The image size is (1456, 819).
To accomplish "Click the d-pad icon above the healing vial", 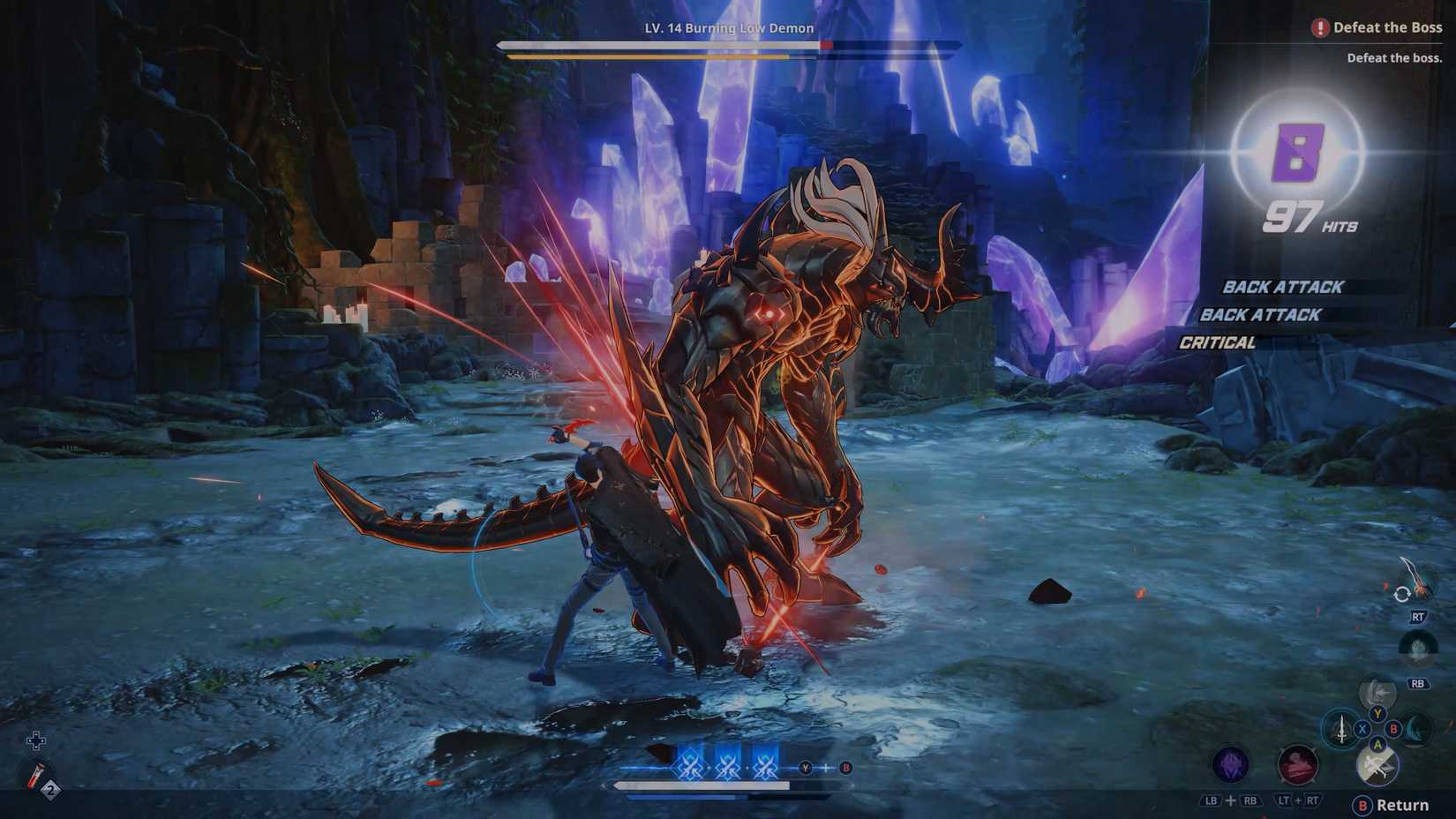I will tap(36, 740).
